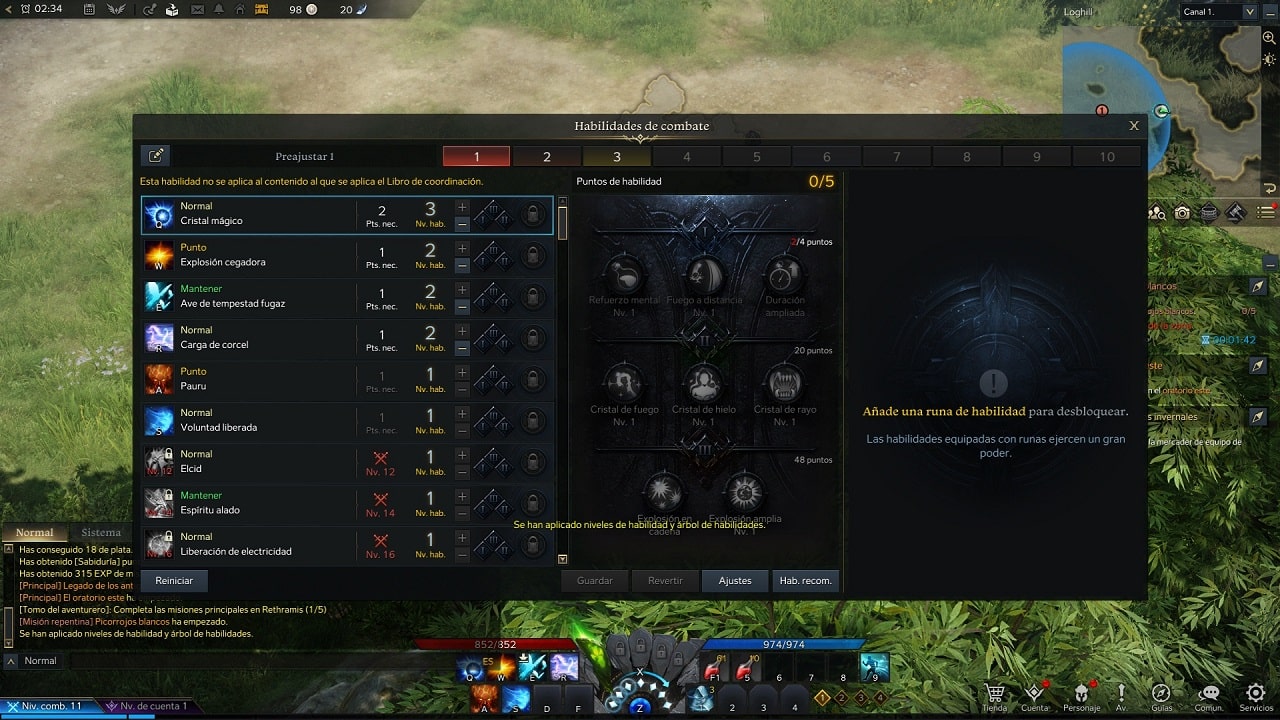Apply recommended skills with Hab. recom.
Image resolution: width=1280 pixels, height=720 pixels.
[805, 580]
